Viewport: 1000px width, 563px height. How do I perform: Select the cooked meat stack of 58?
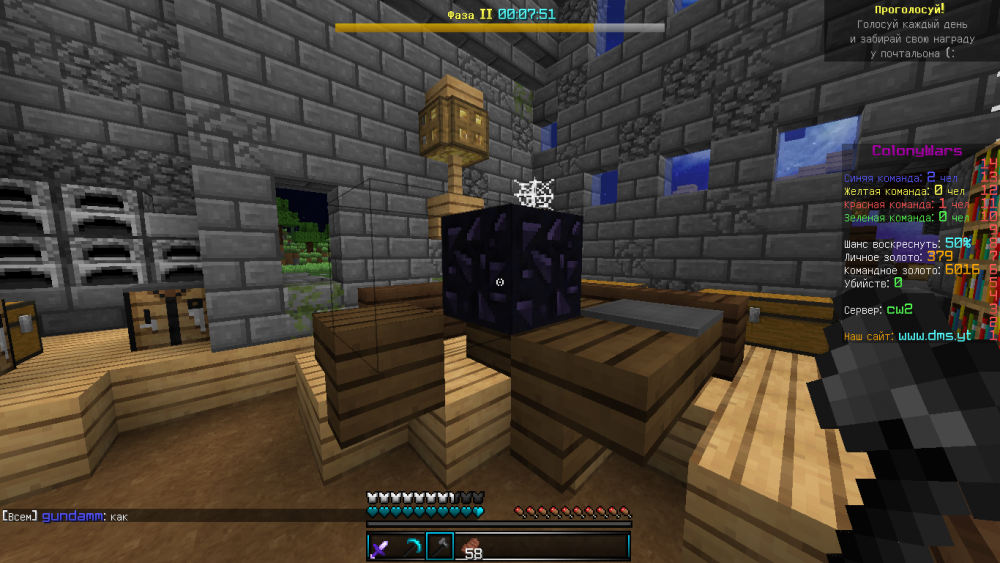469,547
